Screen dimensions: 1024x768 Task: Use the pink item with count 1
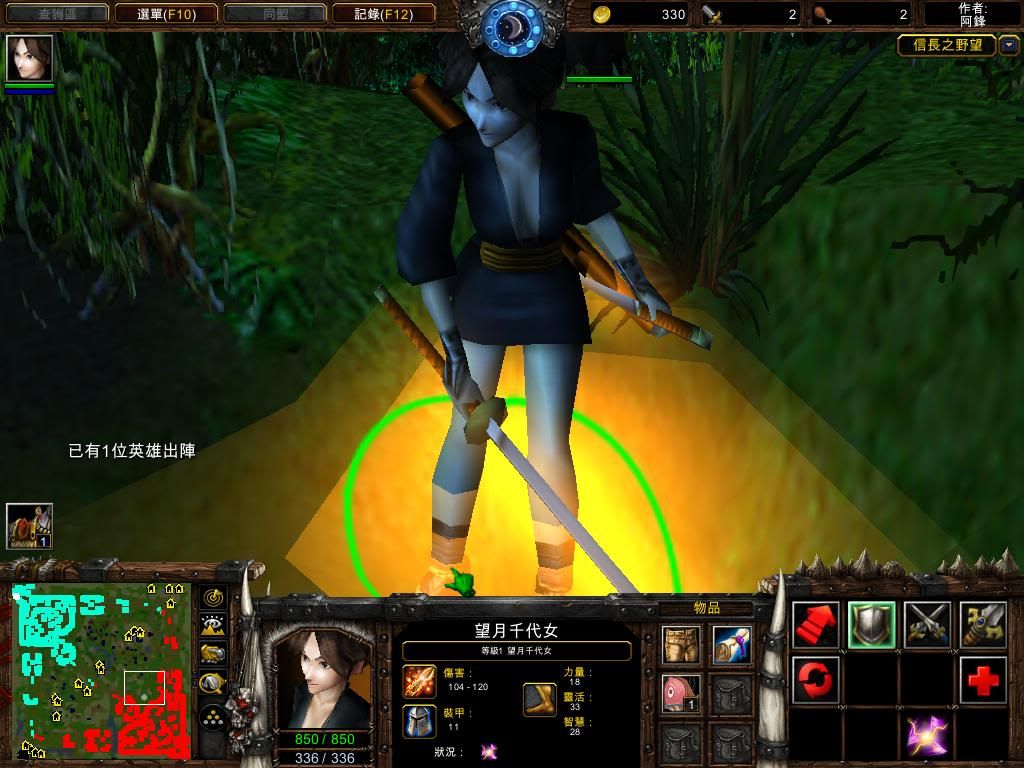(x=681, y=693)
